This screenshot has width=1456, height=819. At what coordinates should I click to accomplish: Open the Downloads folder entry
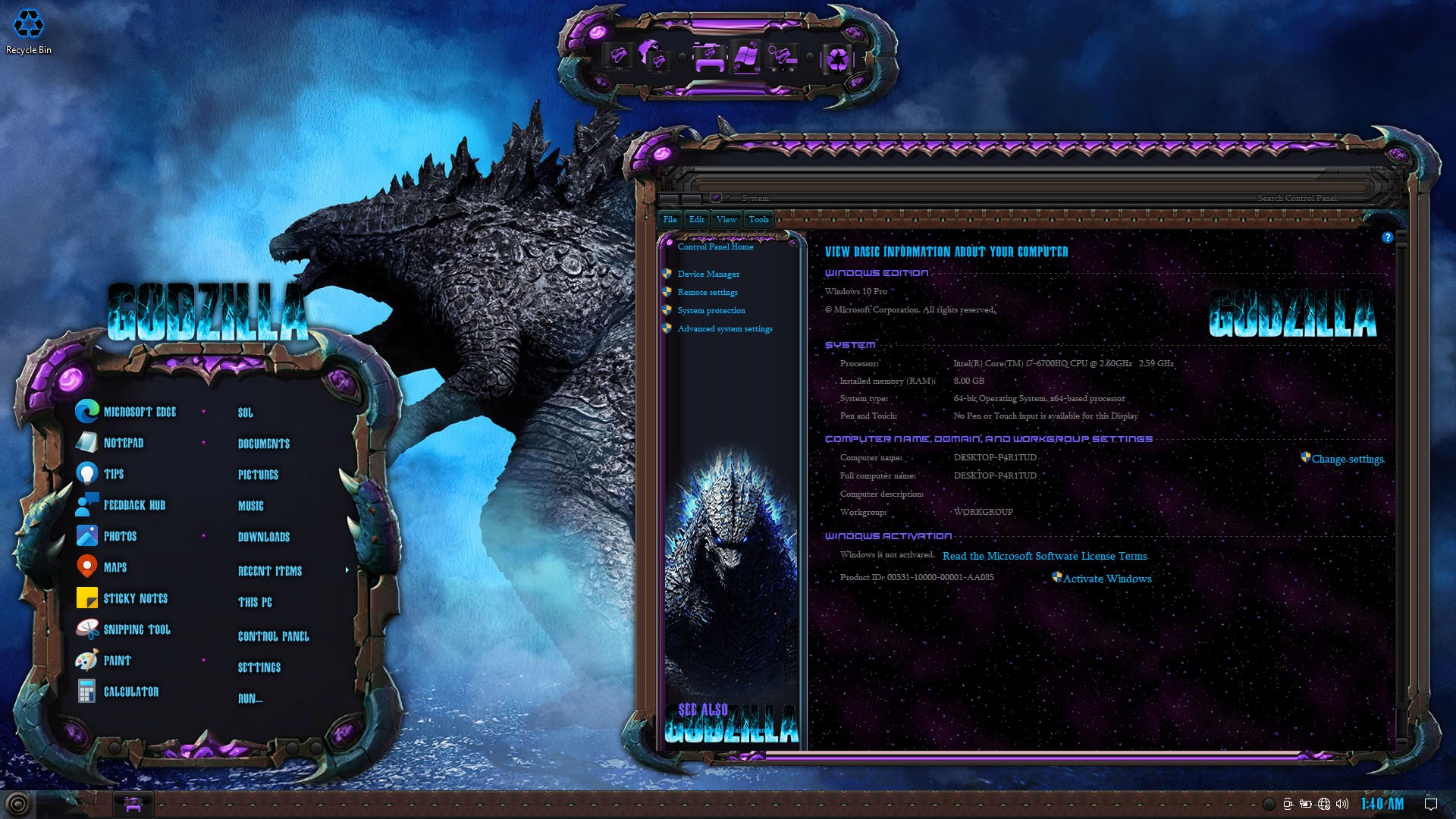263,537
